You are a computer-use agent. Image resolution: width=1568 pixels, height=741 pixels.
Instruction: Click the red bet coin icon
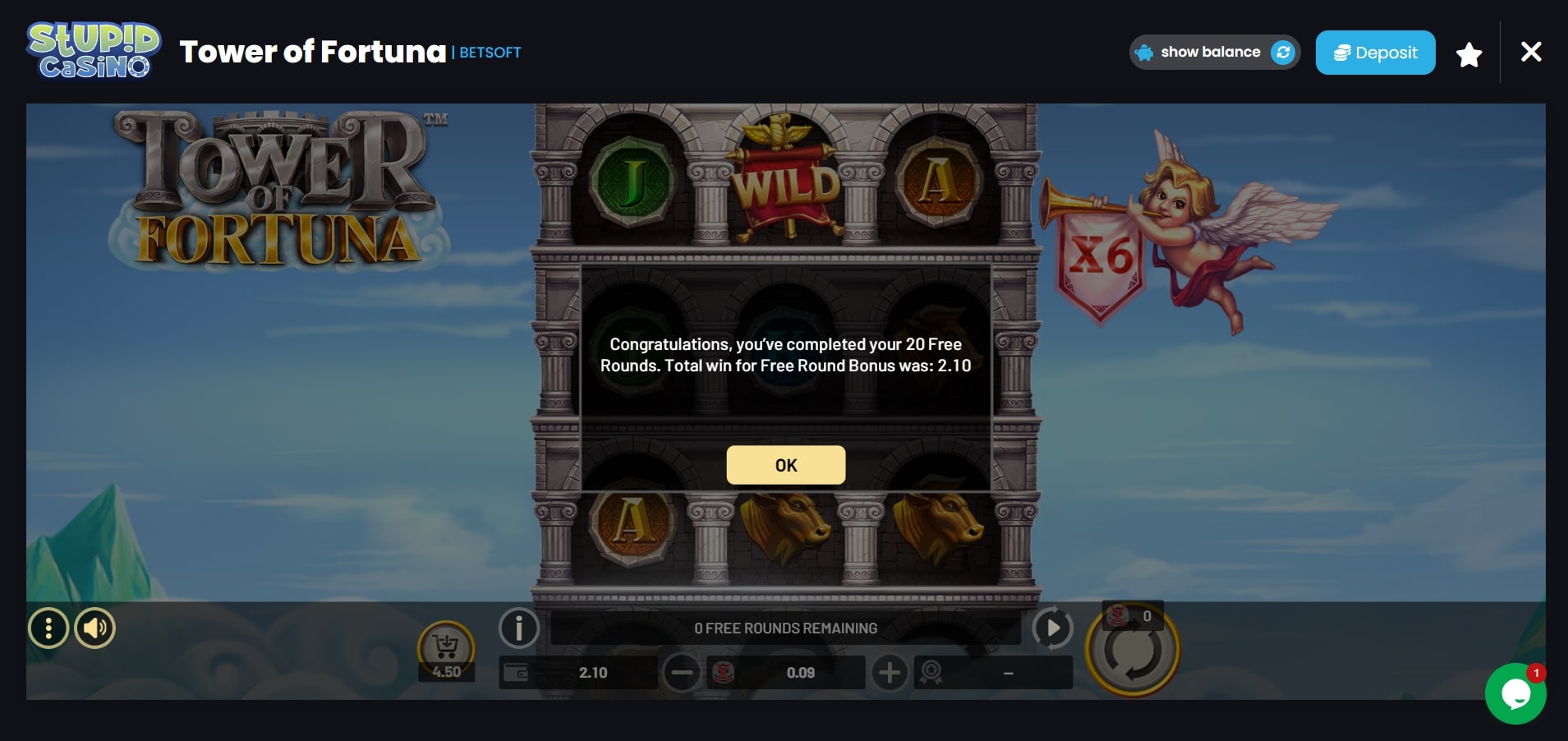(x=723, y=672)
